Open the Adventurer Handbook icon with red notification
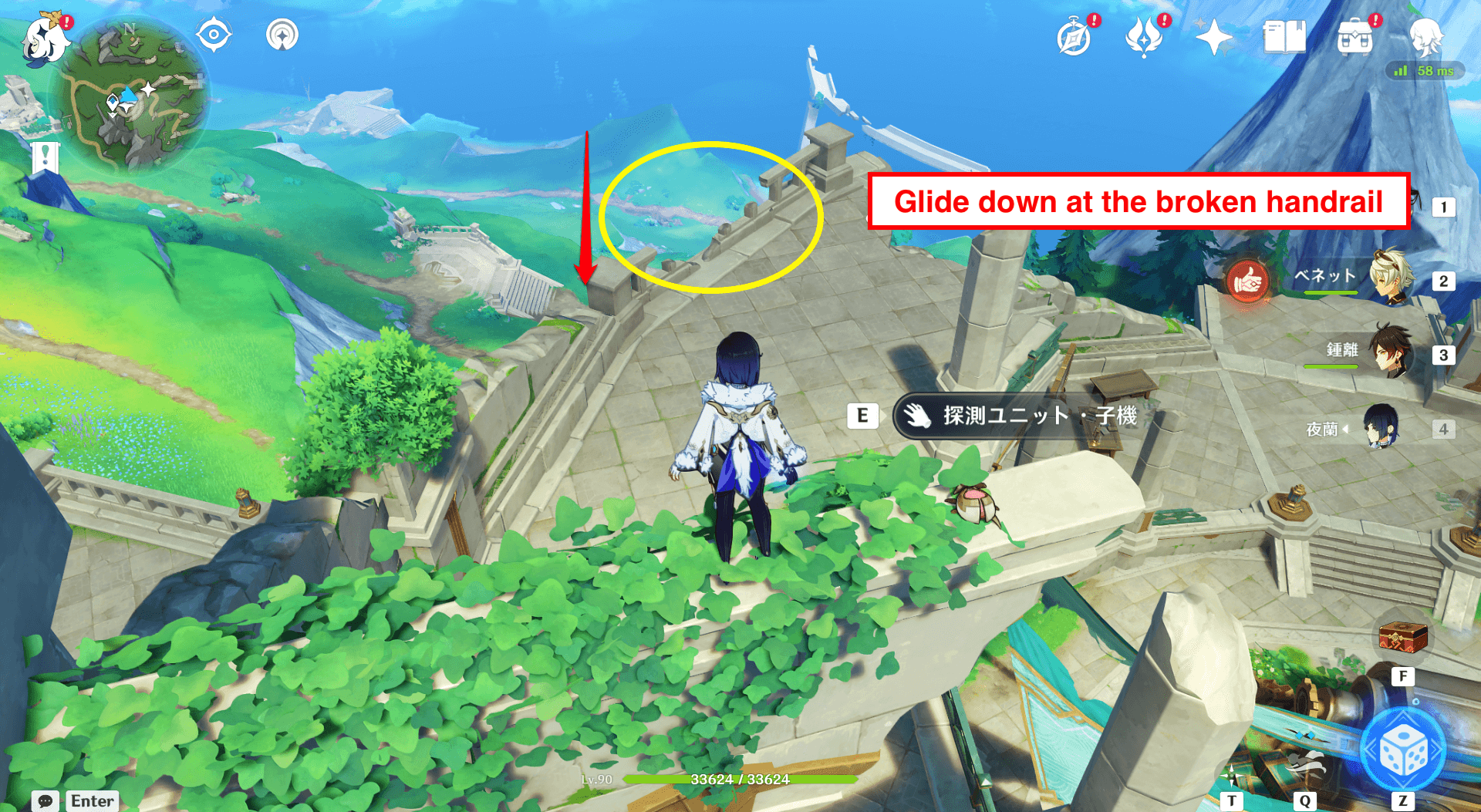 tap(1072, 34)
